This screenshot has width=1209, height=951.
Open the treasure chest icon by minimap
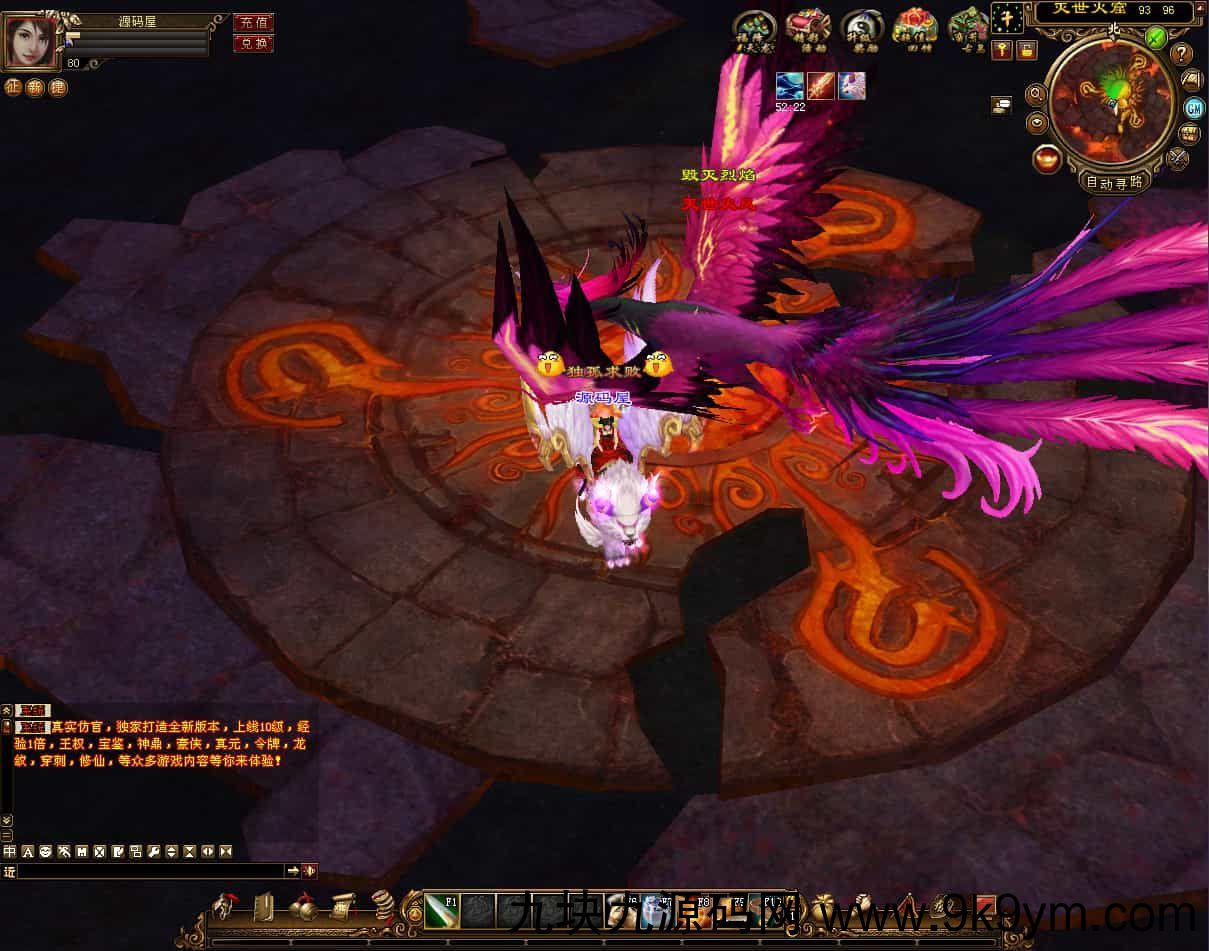(x=1190, y=133)
